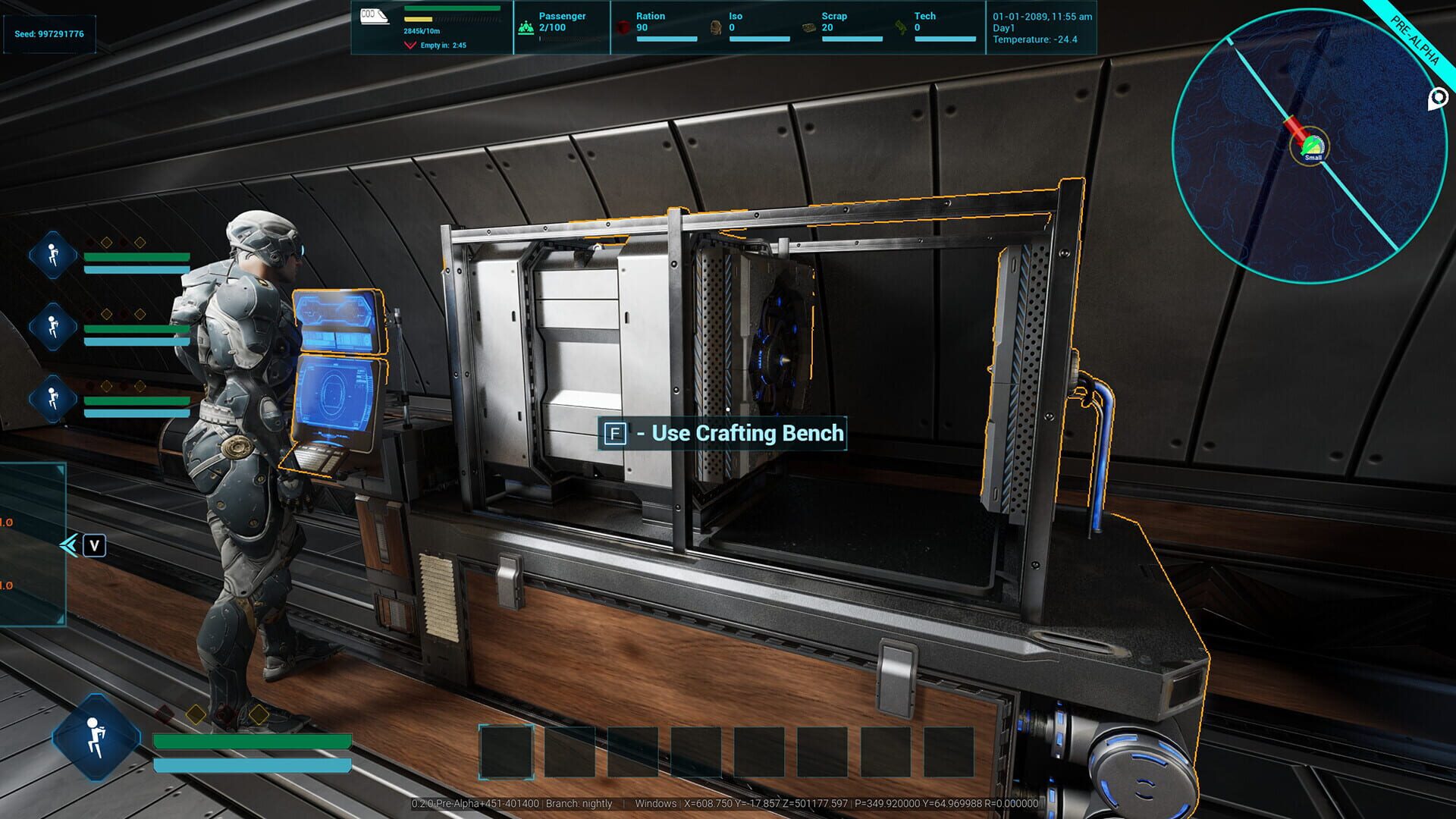Screen dimensions: 1456x819
Task: Toggle the panel with the V keybind button
Action: coord(94,545)
